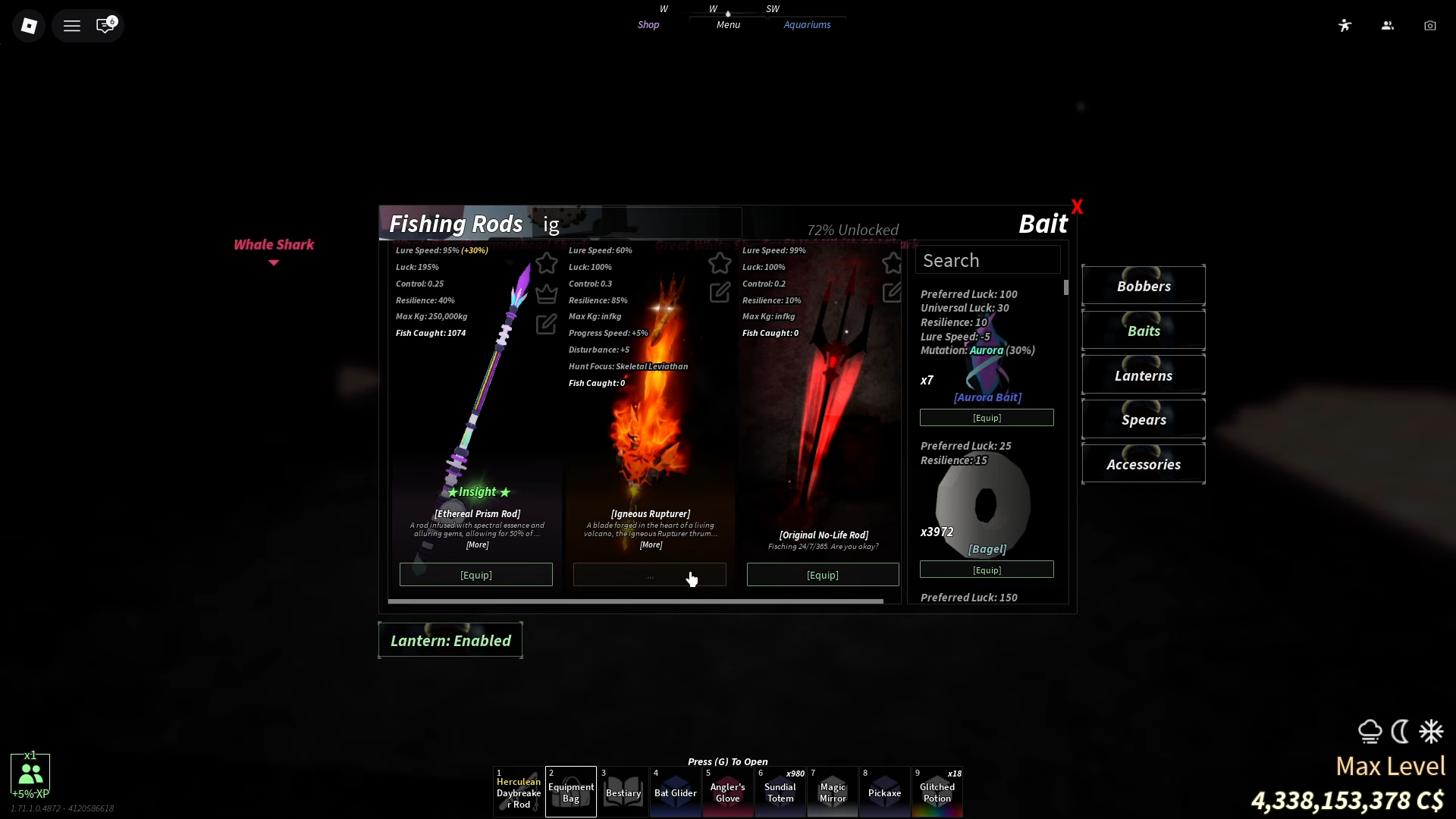Open the Roblox chat window
This screenshot has height=819, width=1456.
pos(105,26)
